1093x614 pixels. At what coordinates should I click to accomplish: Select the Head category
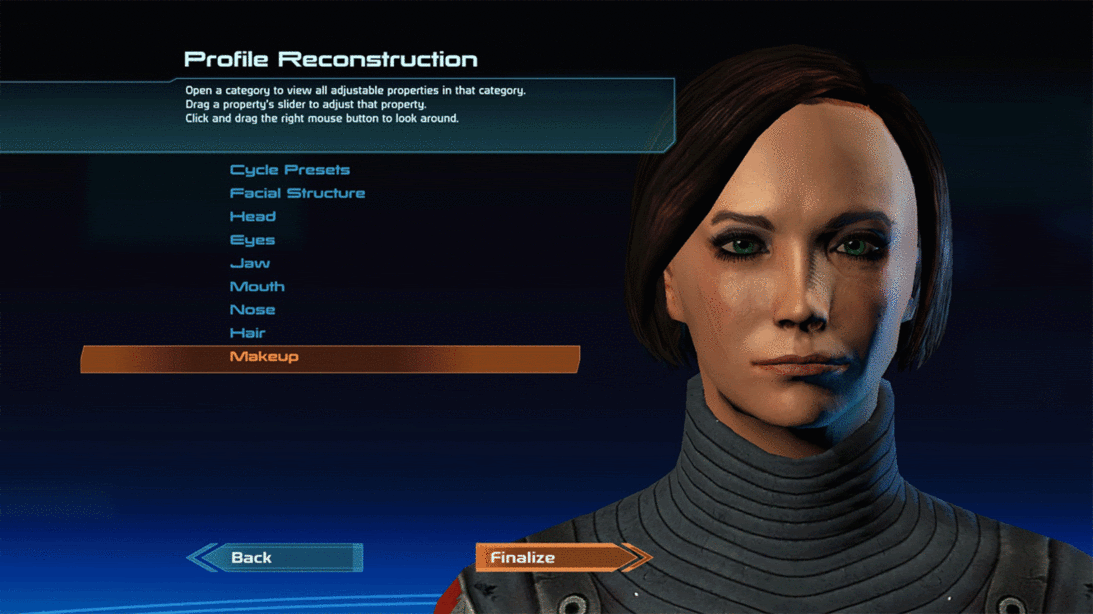tap(253, 216)
